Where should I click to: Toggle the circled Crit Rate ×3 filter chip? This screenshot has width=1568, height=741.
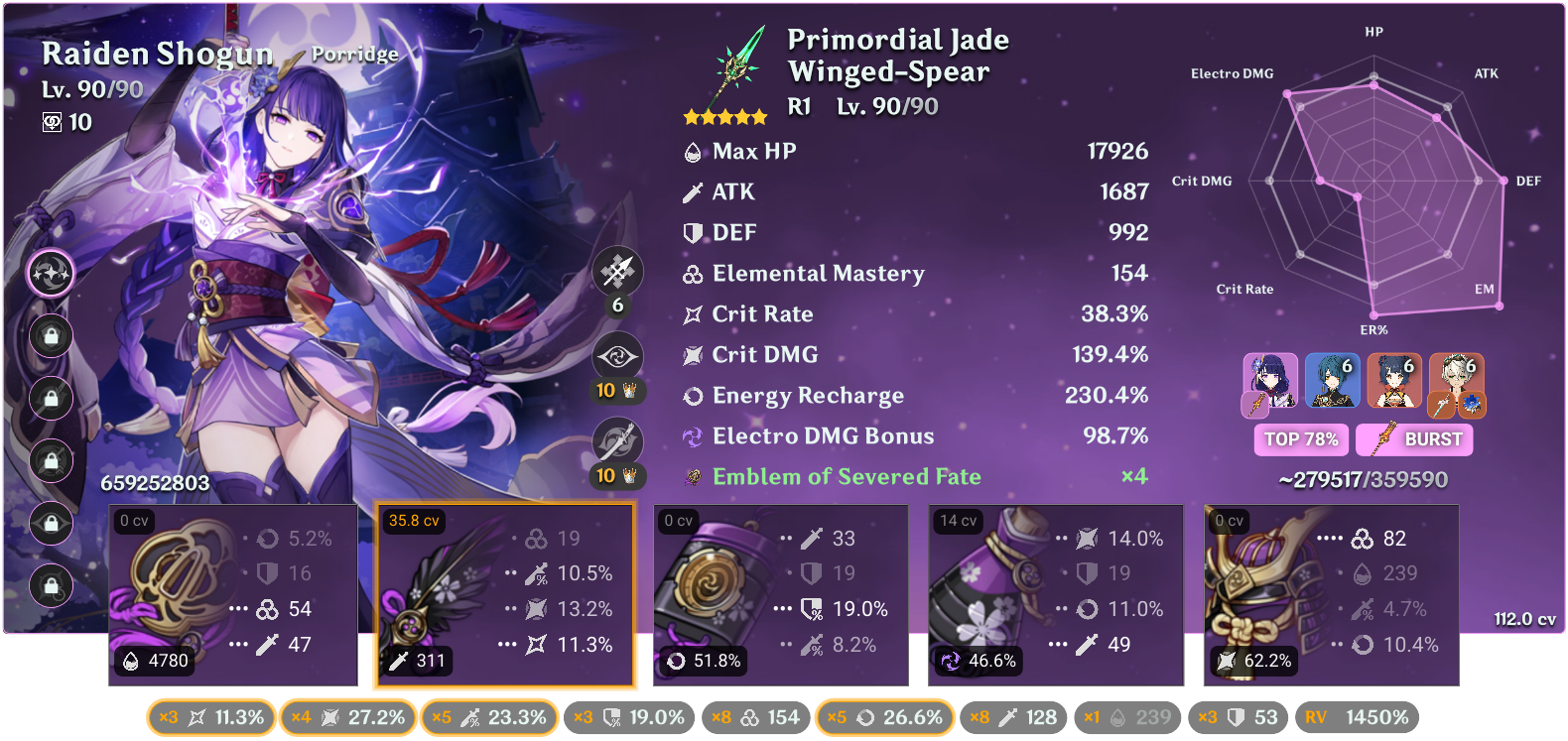pyautogui.click(x=209, y=716)
